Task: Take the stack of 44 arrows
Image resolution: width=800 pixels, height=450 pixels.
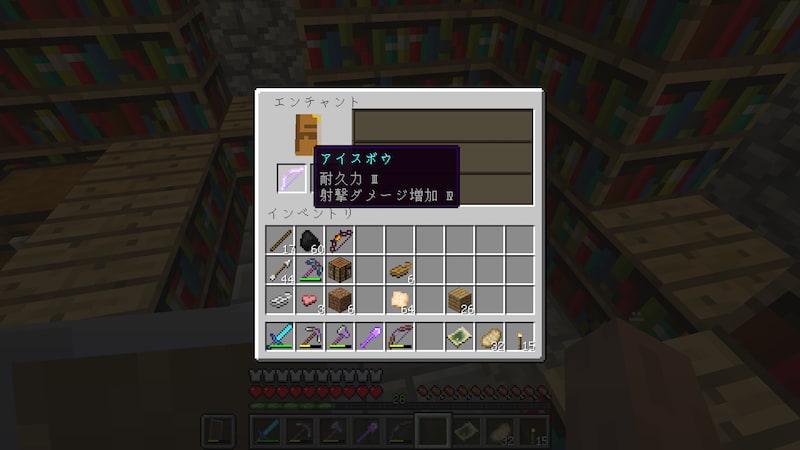Action: click(280, 269)
